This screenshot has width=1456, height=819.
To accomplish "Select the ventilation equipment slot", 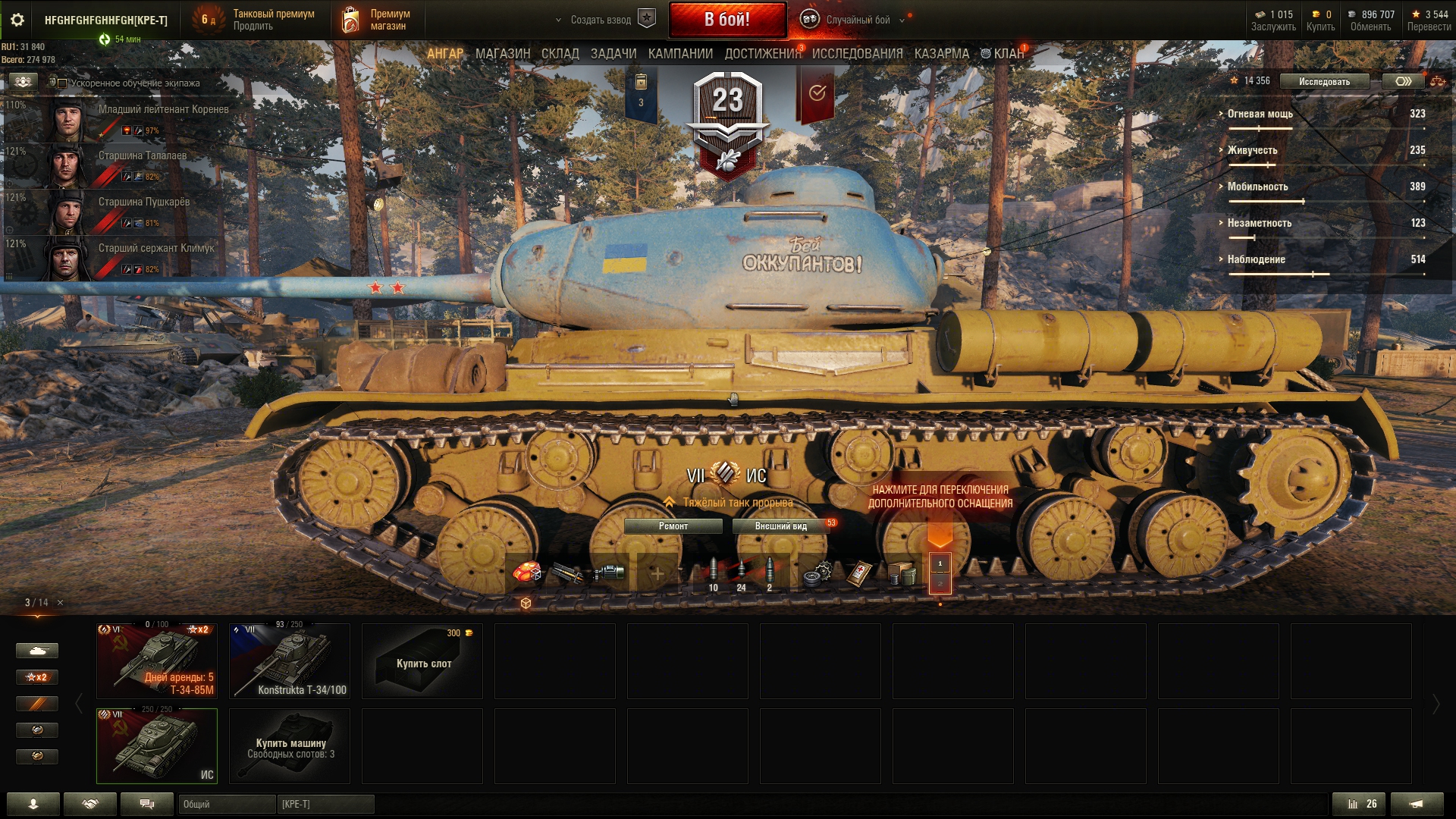I will point(611,570).
